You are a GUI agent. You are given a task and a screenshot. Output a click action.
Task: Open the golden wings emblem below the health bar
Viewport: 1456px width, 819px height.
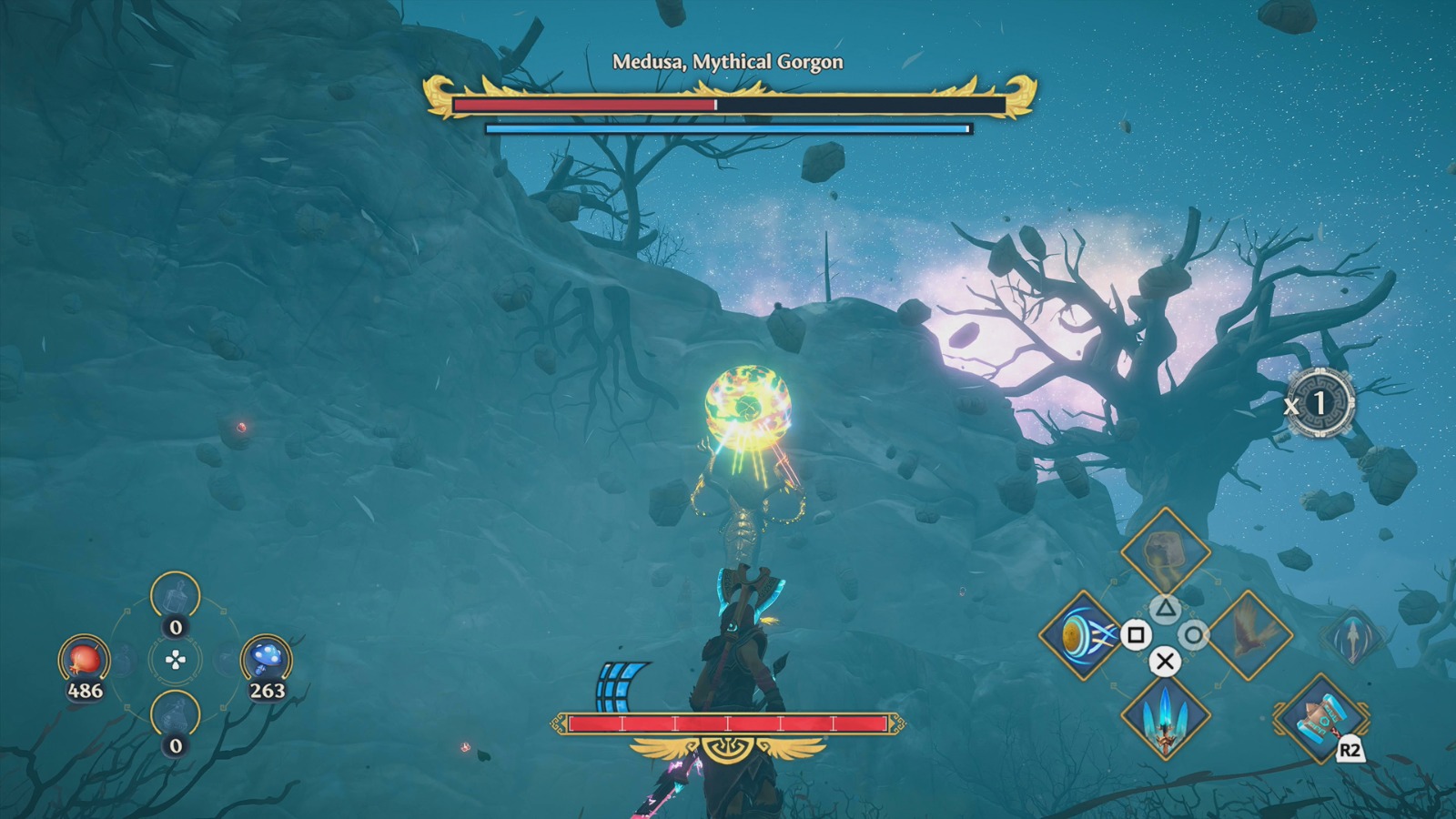click(x=728, y=753)
